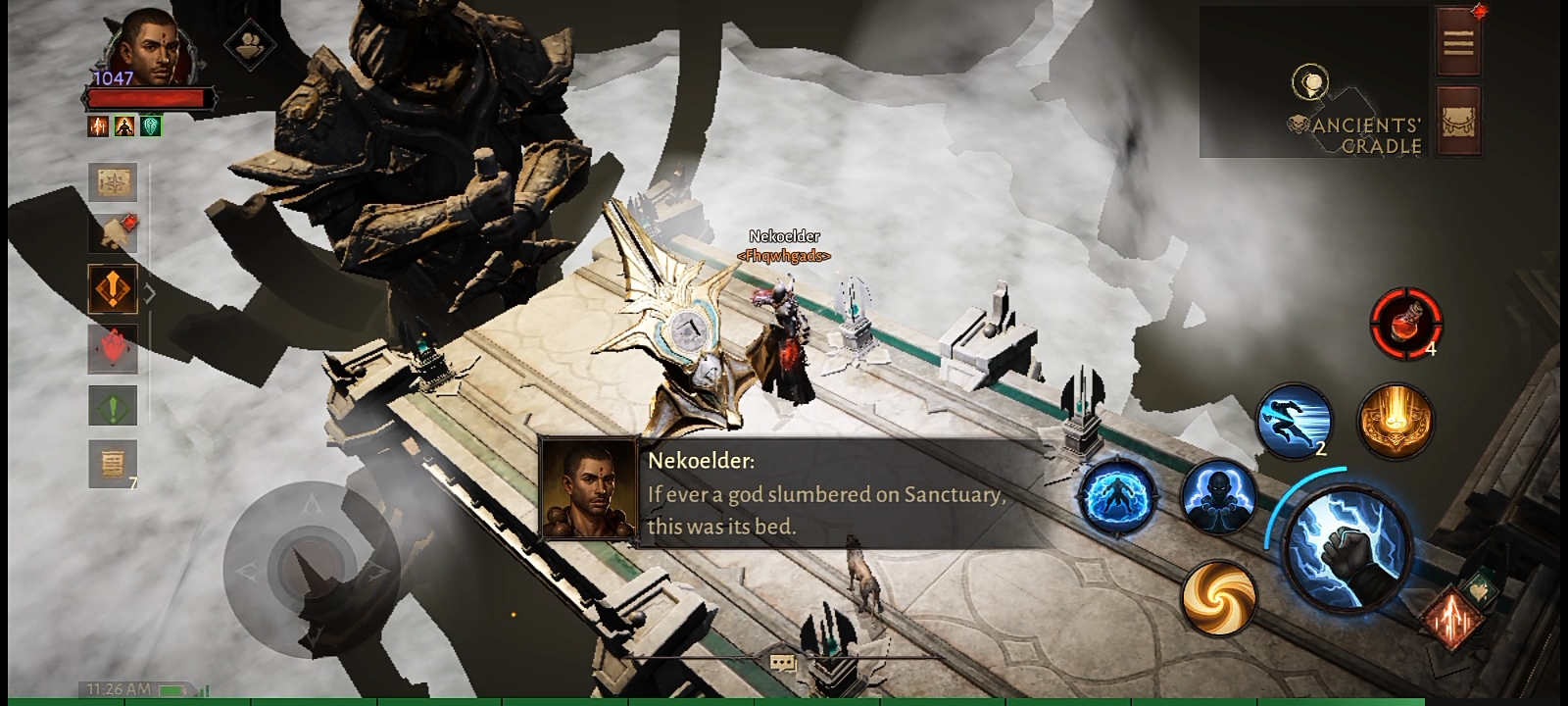Viewport: 1568px width, 706px height.
Task: Select the green exclamation mark icon
Action: (113, 406)
